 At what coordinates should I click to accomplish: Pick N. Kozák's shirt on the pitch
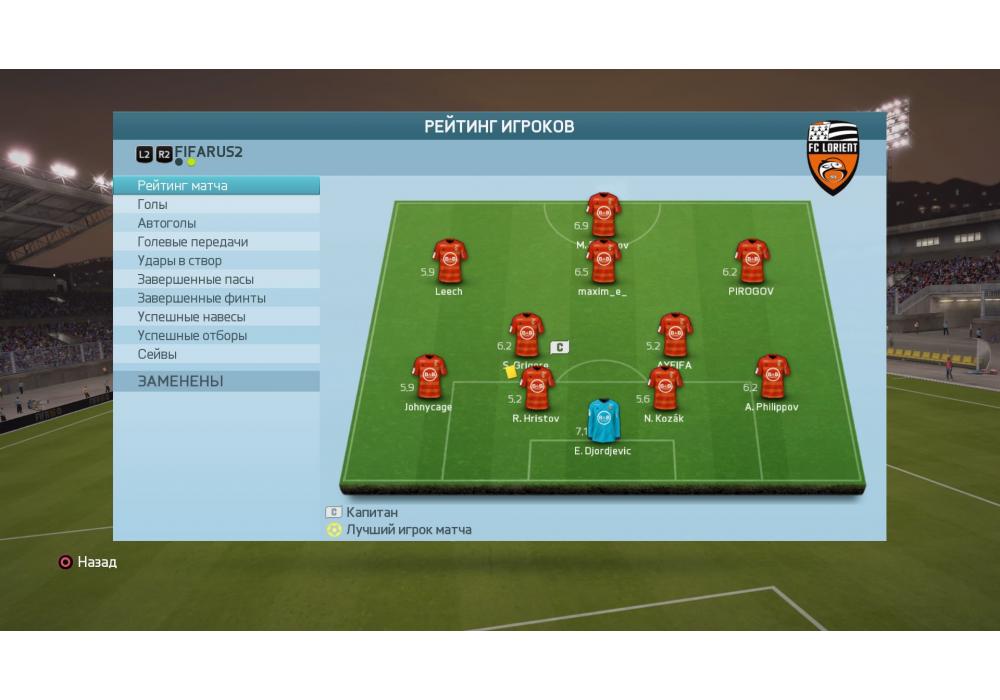665,389
